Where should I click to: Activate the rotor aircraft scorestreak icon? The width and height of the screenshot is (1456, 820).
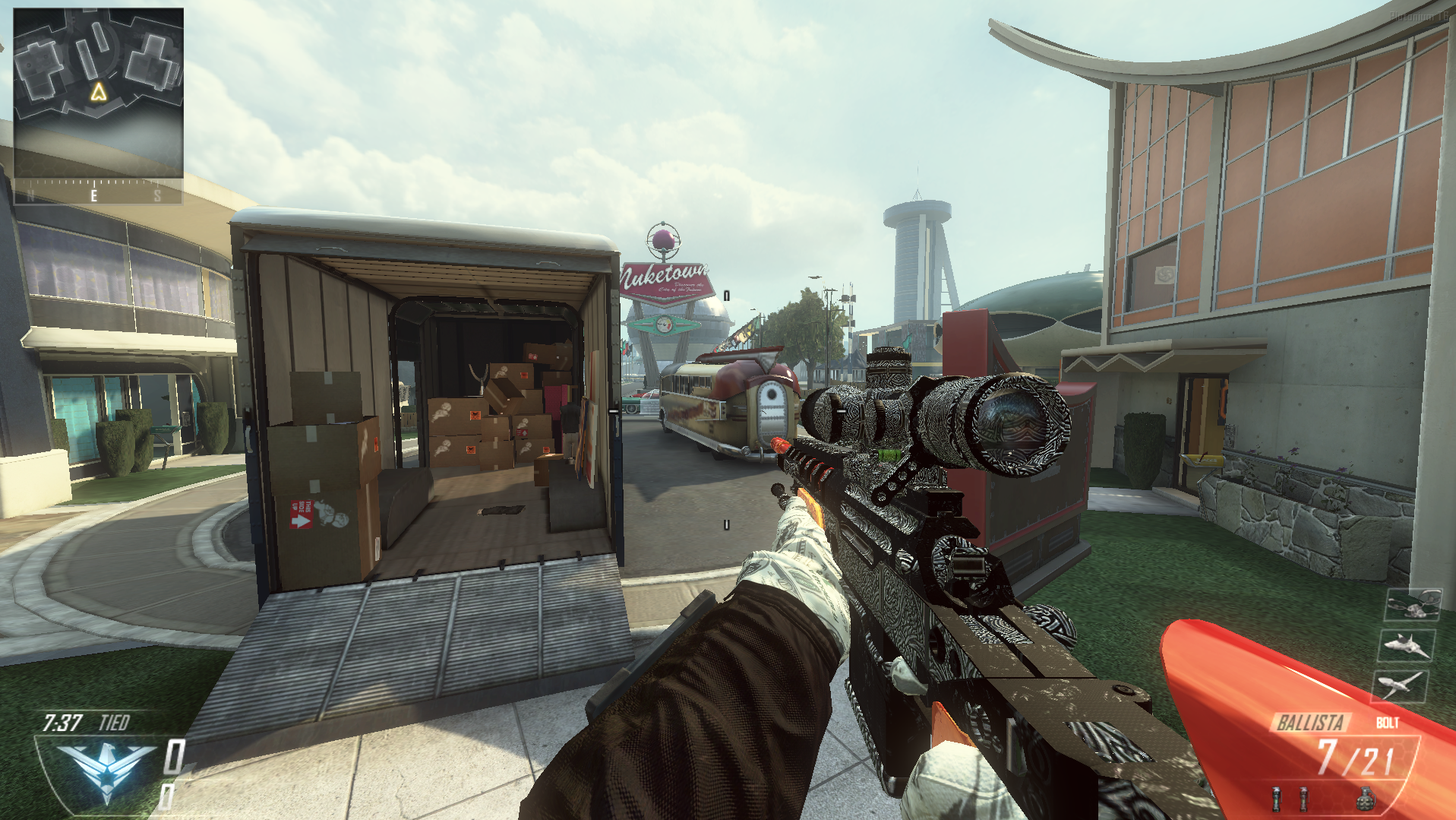(1412, 606)
